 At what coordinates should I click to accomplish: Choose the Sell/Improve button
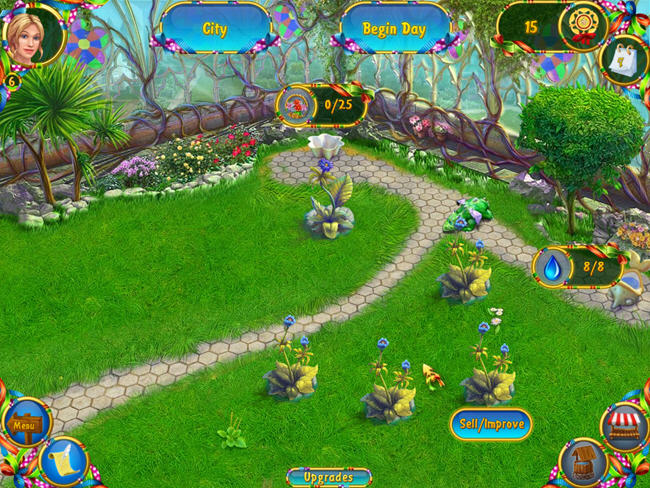point(490,424)
